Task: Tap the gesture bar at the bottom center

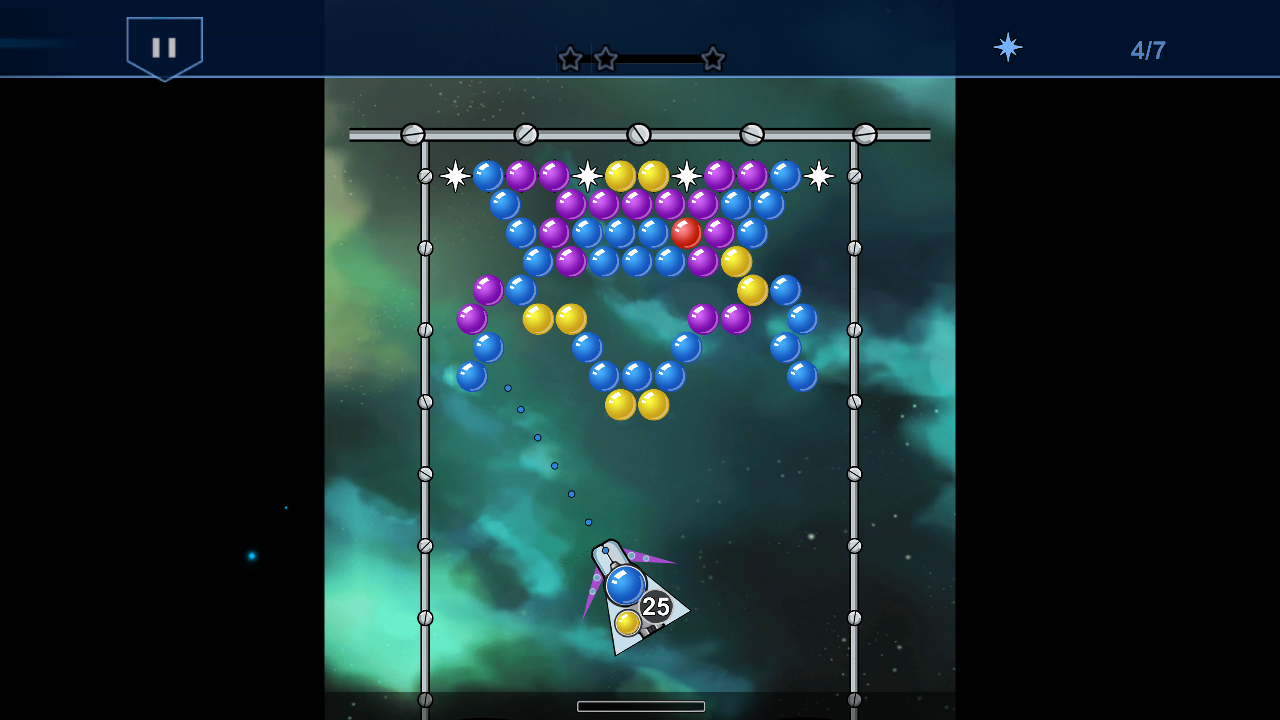Action: click(640, 706)
